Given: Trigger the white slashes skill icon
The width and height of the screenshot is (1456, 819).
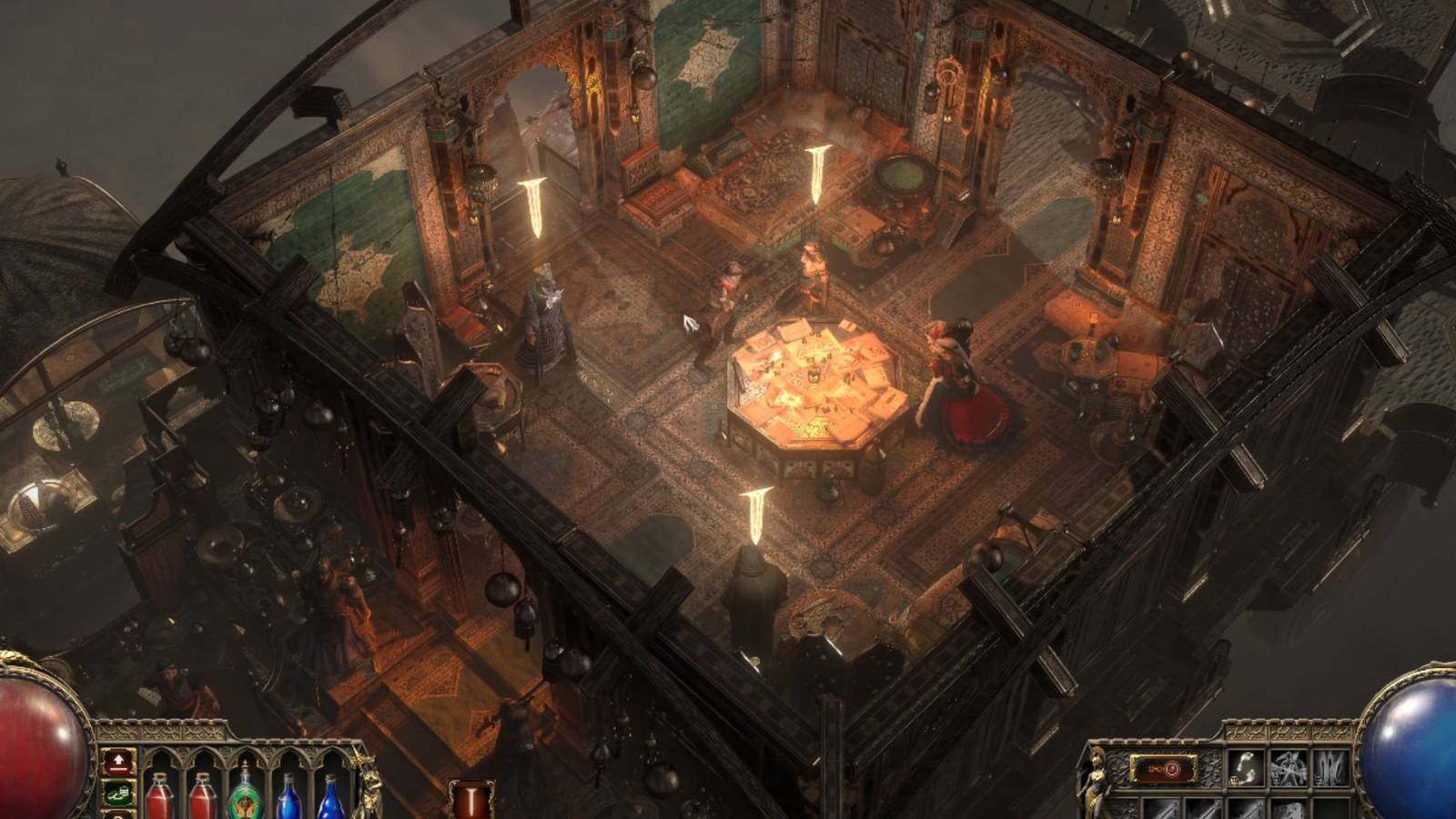Looking at the screenshot, I should (1331, 767).
